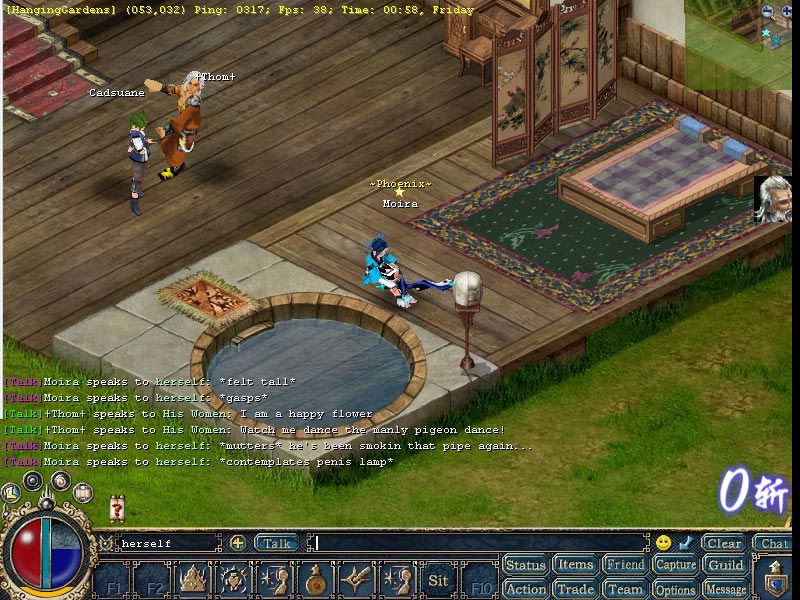Viewport: 800px width, 600px height.
Task: Start a Trade
Action: [x=575, y=589]
